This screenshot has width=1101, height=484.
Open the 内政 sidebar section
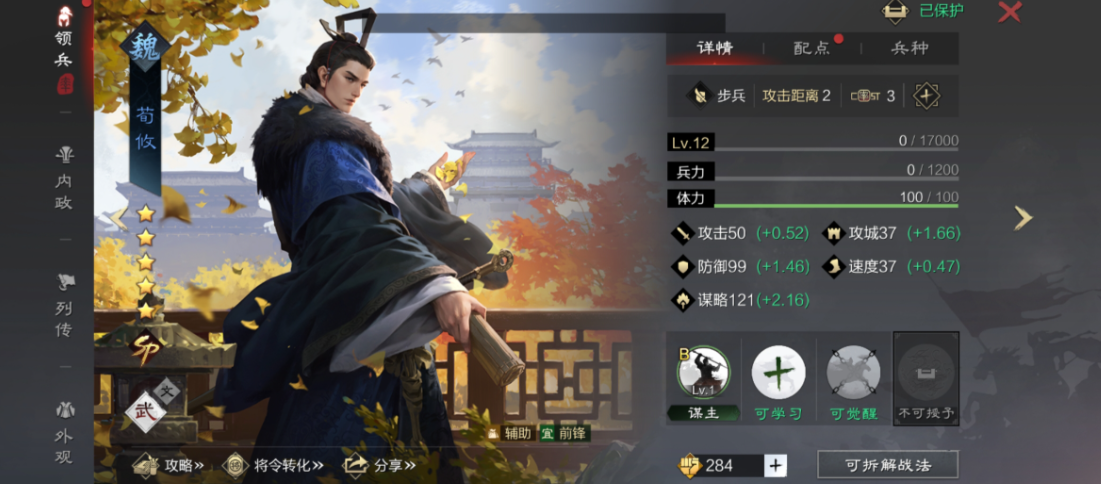pos(64,178)
